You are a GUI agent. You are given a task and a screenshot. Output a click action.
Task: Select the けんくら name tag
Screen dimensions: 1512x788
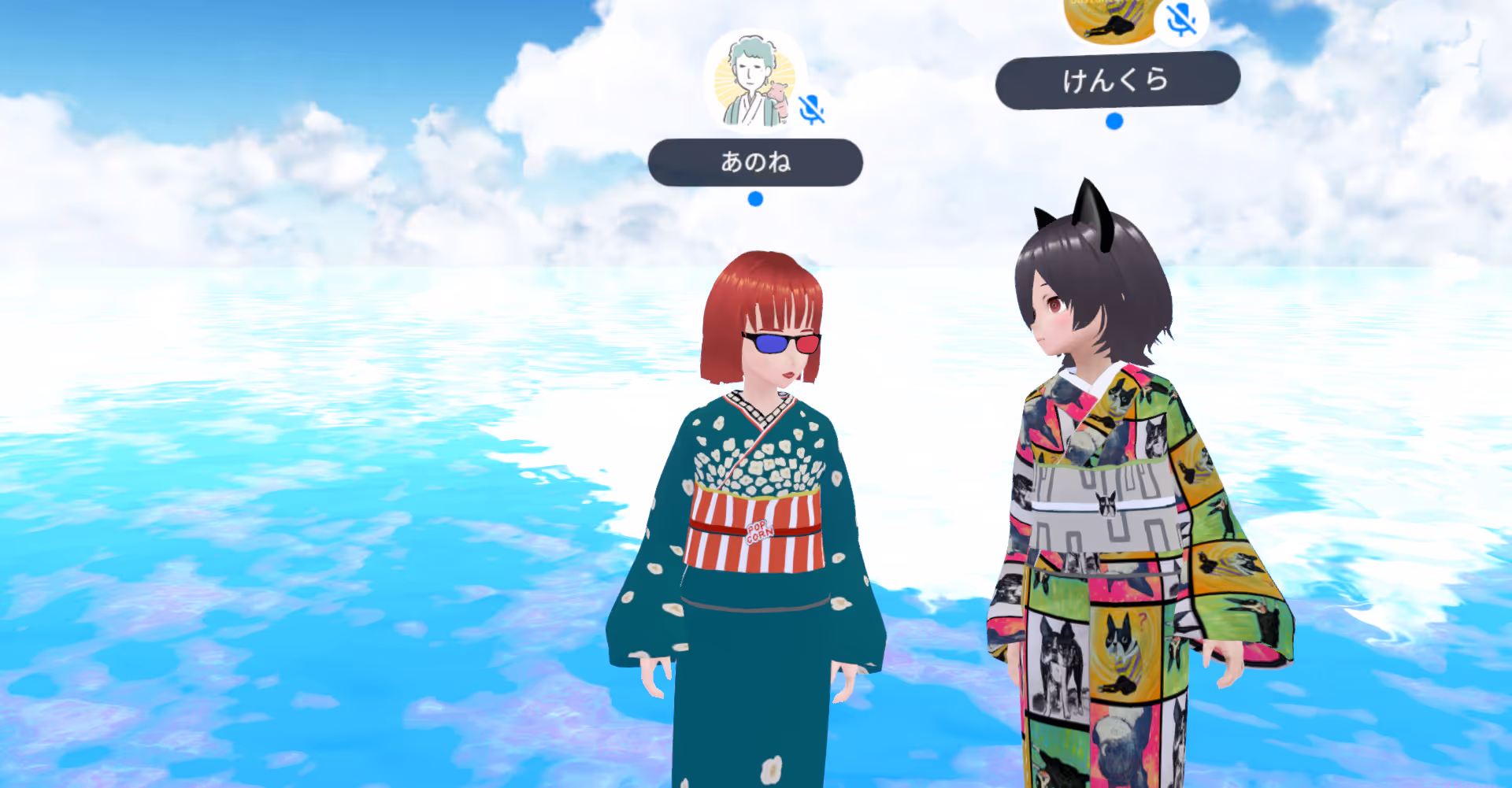click(x=1117, y=80)
